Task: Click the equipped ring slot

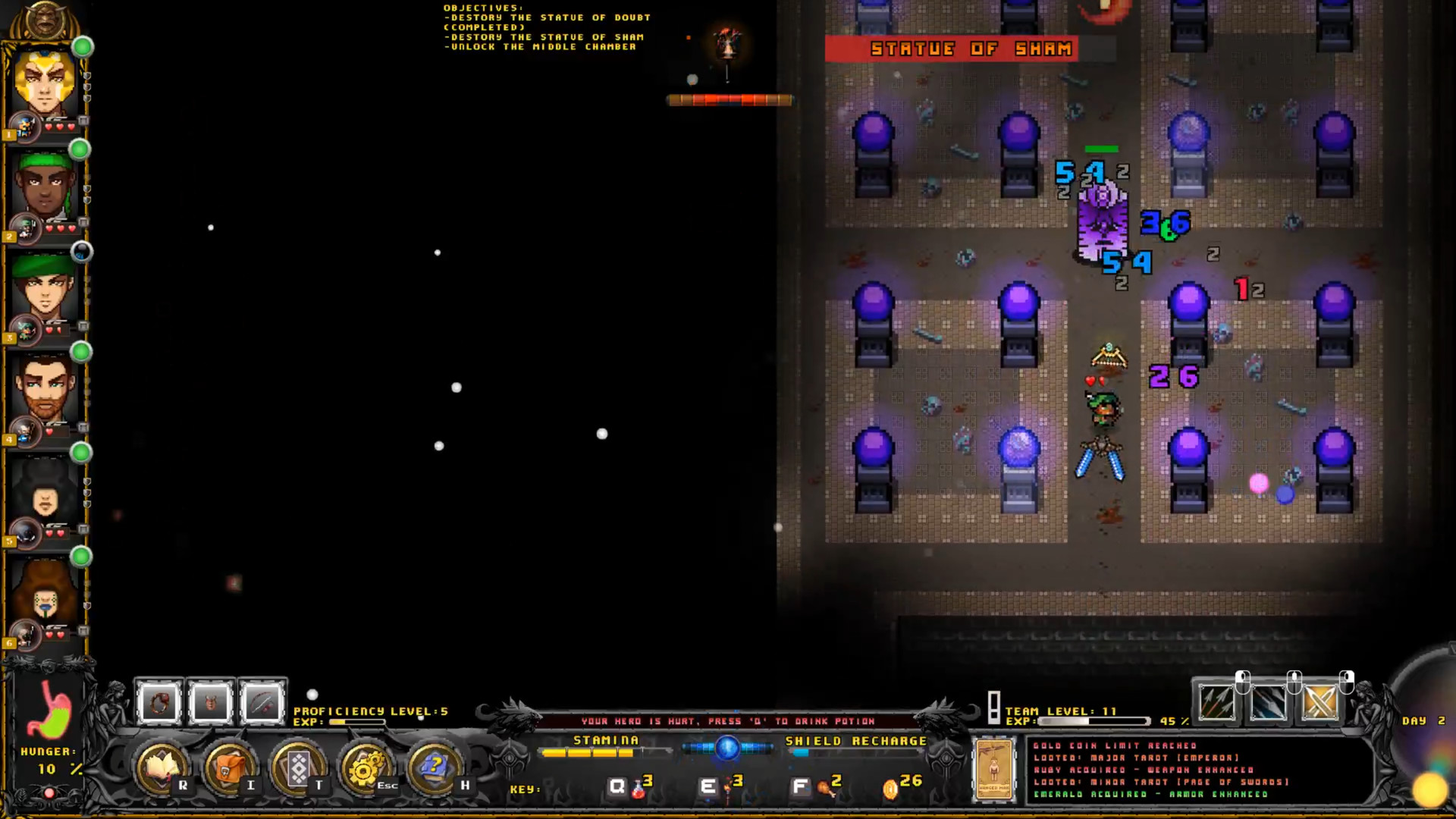Action: pyautogui.click(x=159, y=701)
